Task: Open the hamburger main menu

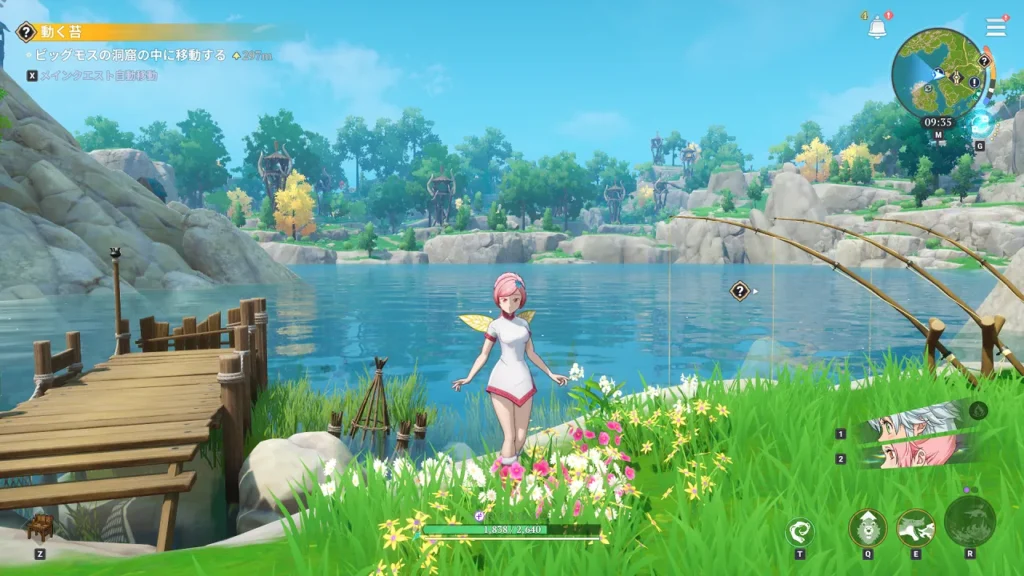Action: (996, 28)
